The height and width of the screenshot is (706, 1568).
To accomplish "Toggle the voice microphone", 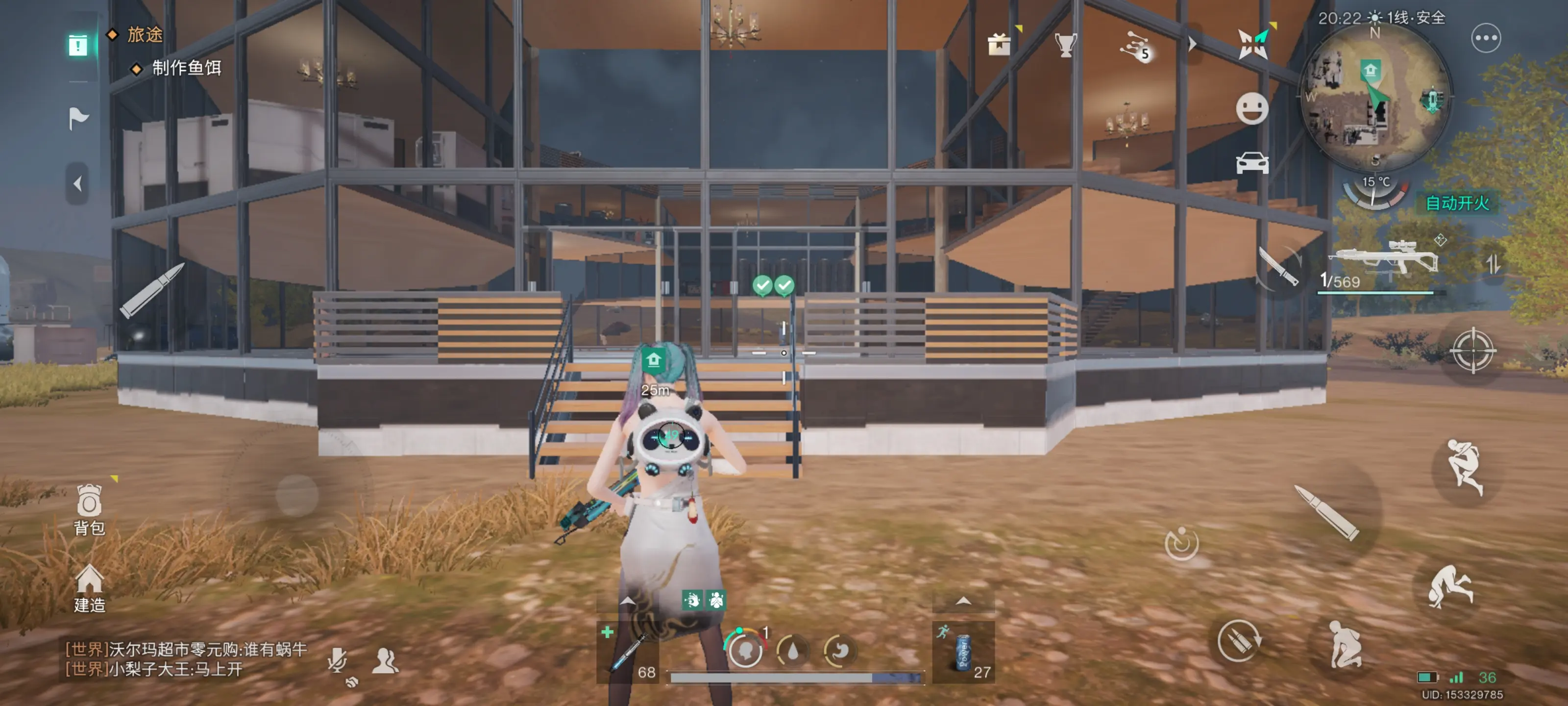I will click(337, 660).
